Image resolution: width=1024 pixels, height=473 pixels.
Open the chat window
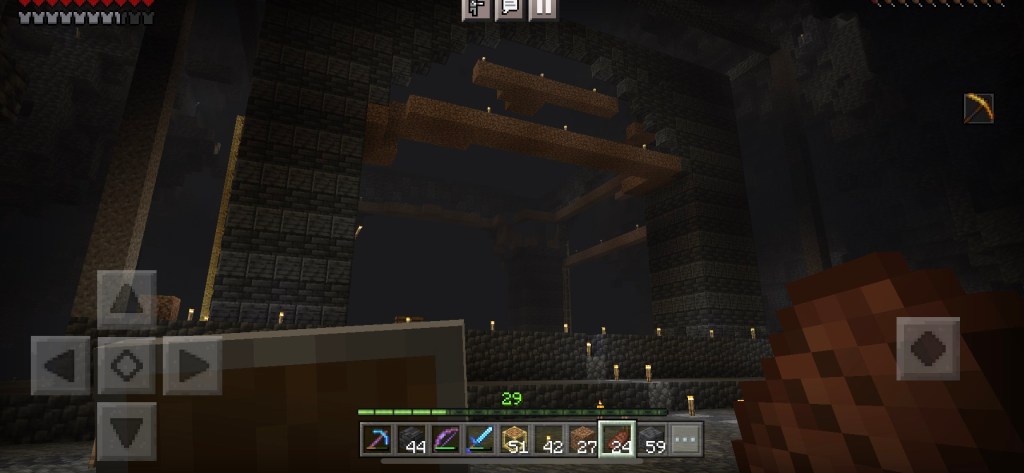tap(510, 8)
